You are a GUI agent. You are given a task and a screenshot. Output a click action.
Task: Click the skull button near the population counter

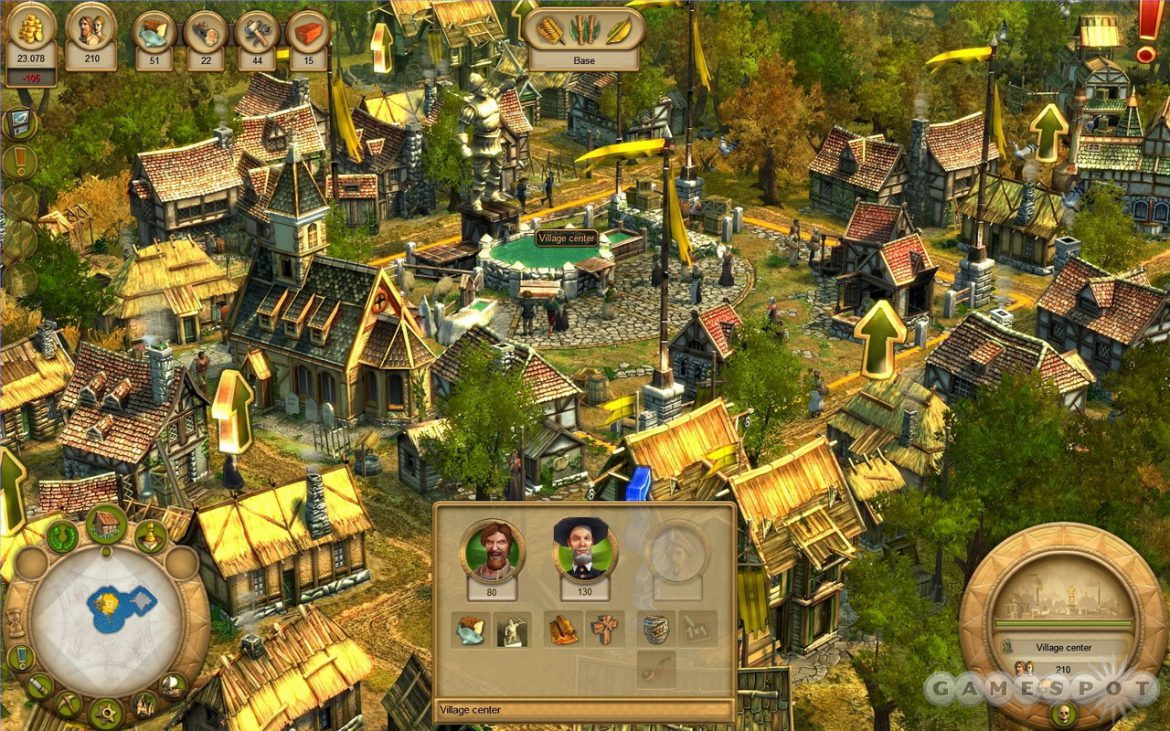point(1063,713)
